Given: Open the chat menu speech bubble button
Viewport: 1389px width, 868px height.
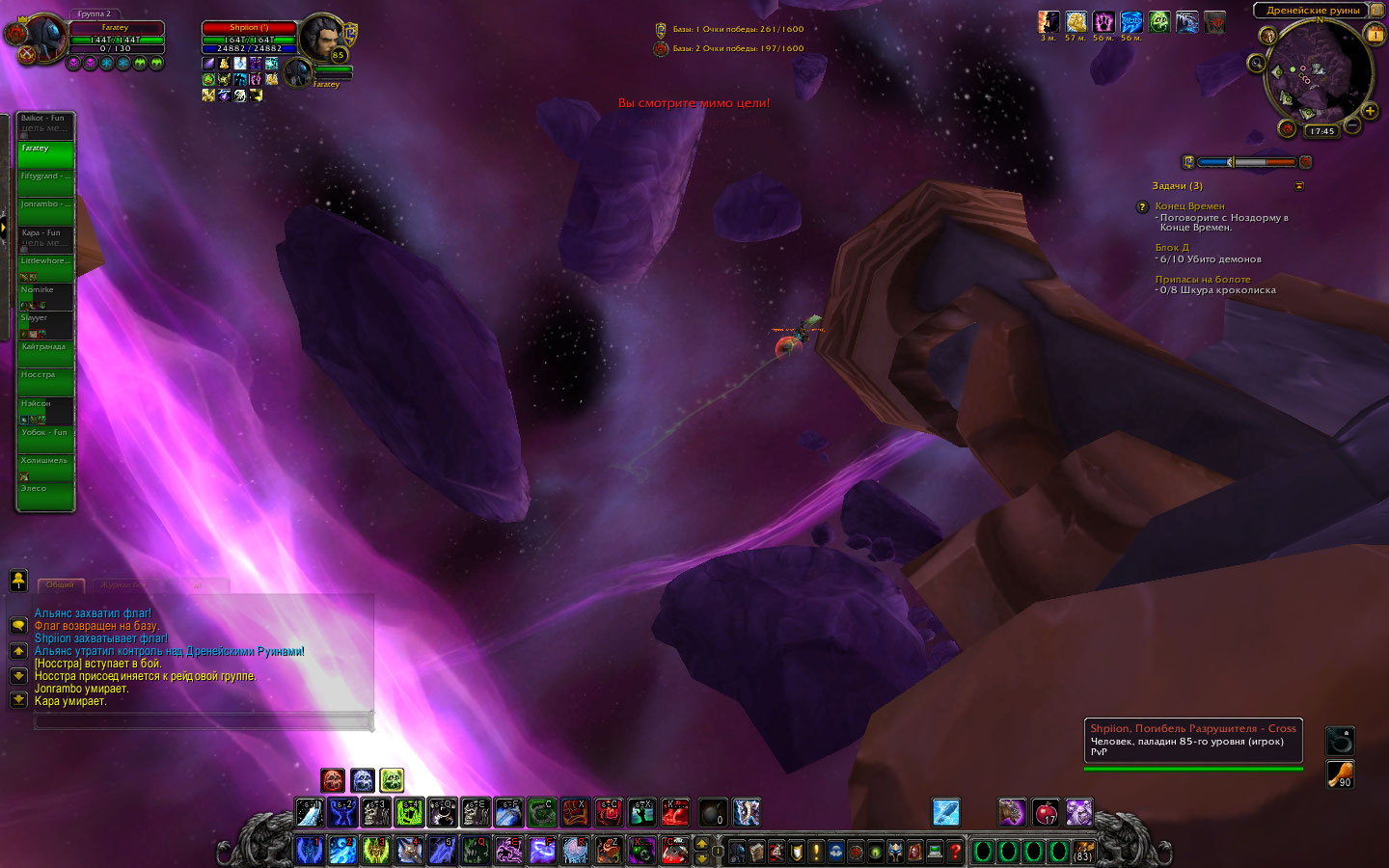Looking at the screenshot, I should [18, 626].
